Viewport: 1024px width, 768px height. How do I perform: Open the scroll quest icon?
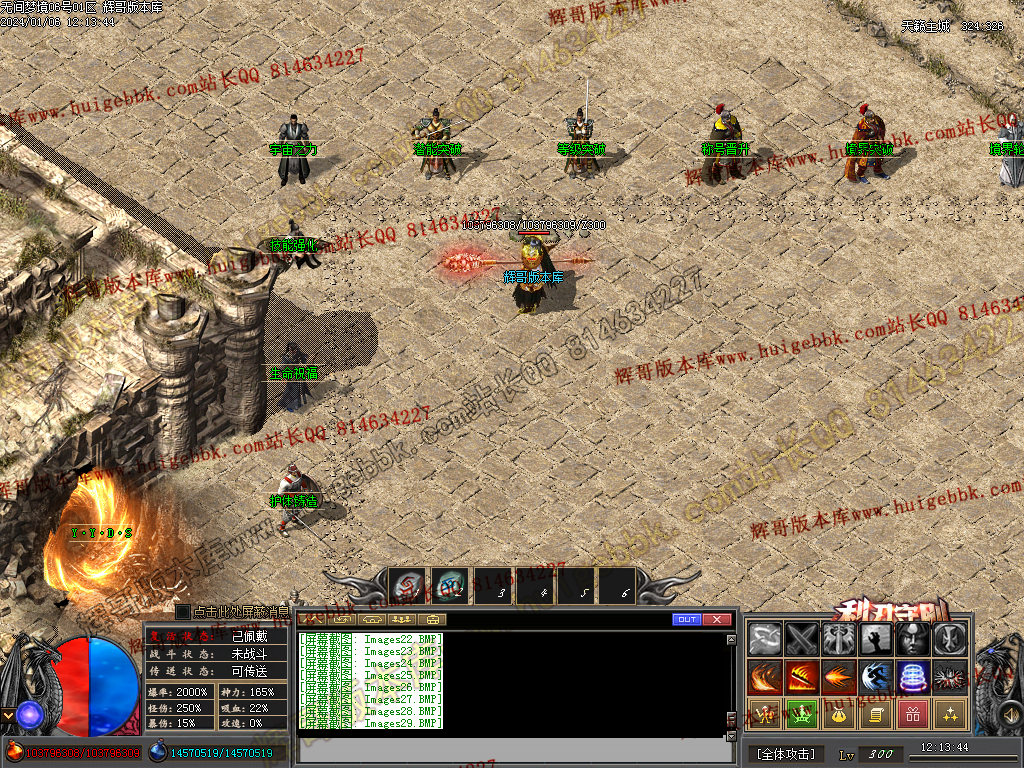click(876, 714)
